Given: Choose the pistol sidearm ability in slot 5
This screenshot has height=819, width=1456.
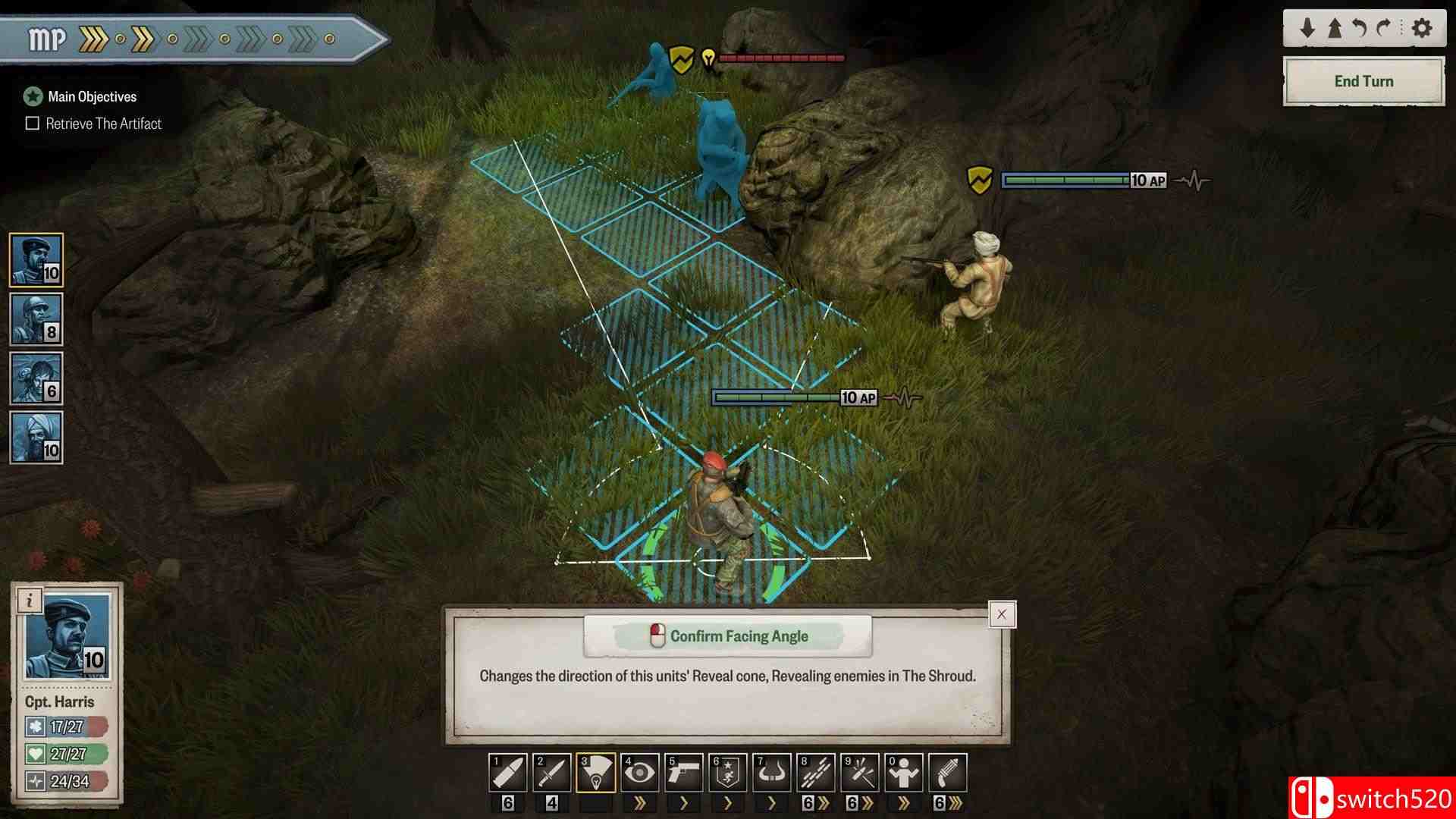Looking at the screenshot, I should 686,771.
